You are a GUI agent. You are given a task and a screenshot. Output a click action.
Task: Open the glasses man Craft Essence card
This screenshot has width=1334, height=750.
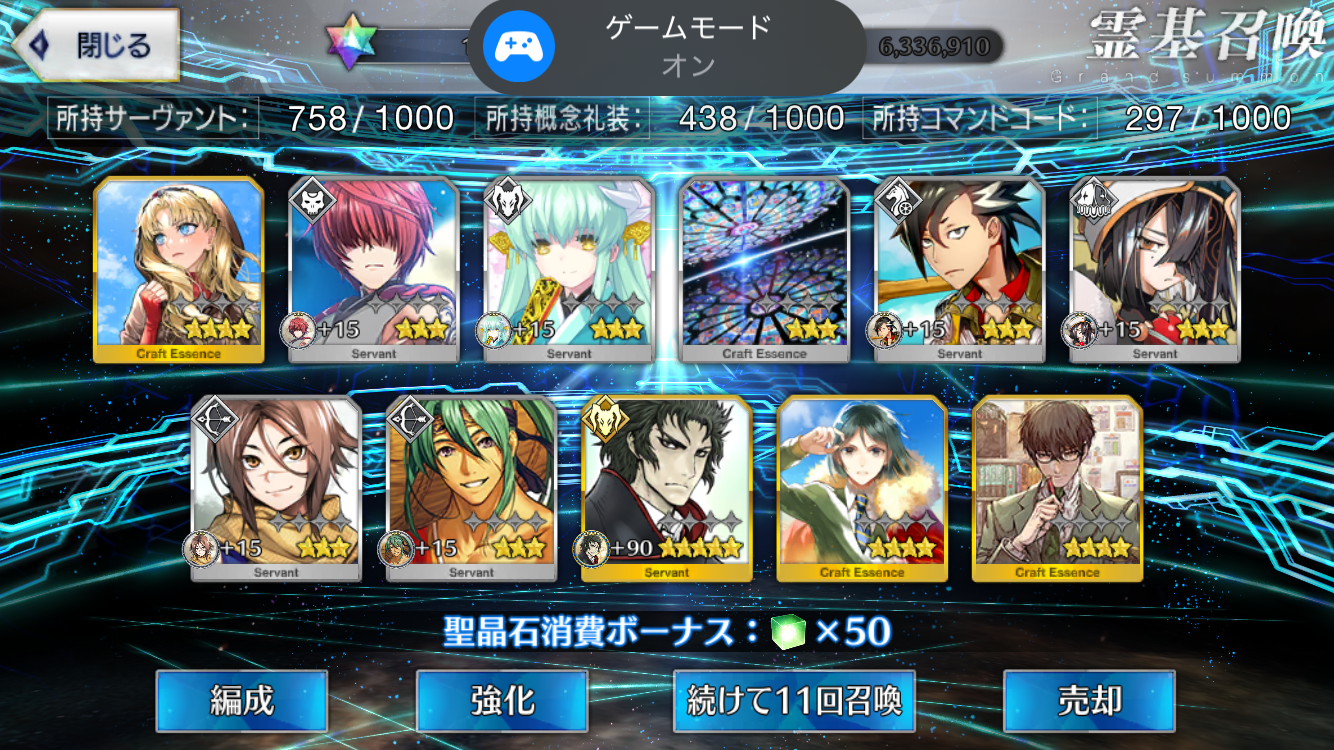1057,487
